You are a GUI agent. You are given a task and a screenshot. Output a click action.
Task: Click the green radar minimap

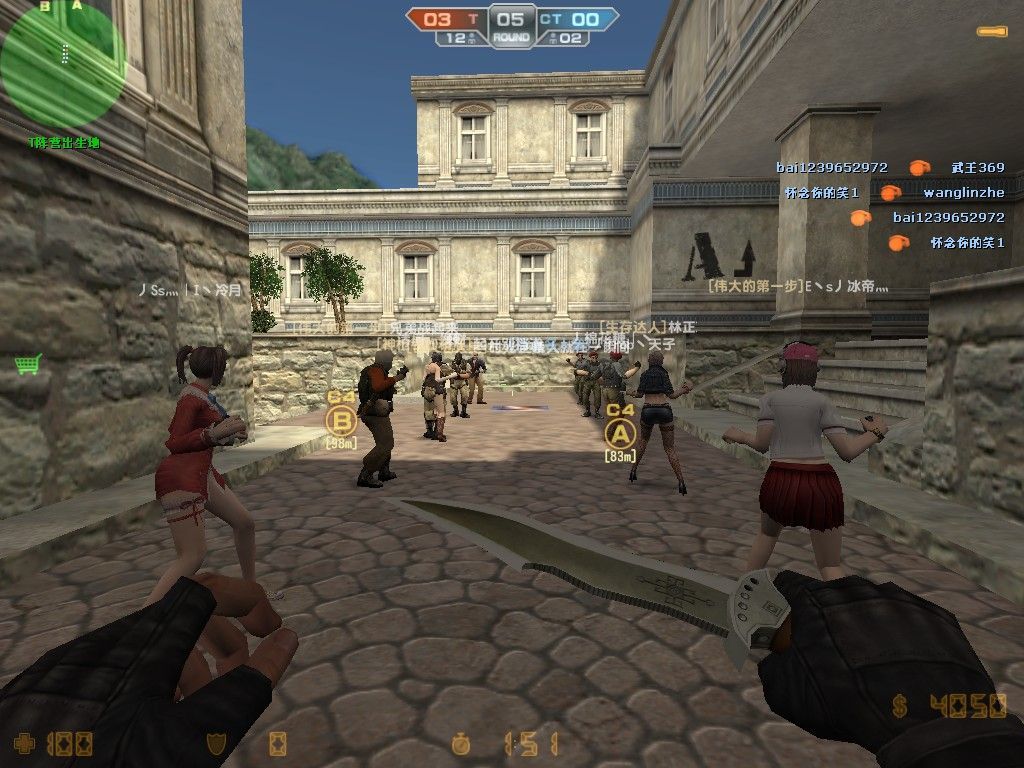[62, 64]
